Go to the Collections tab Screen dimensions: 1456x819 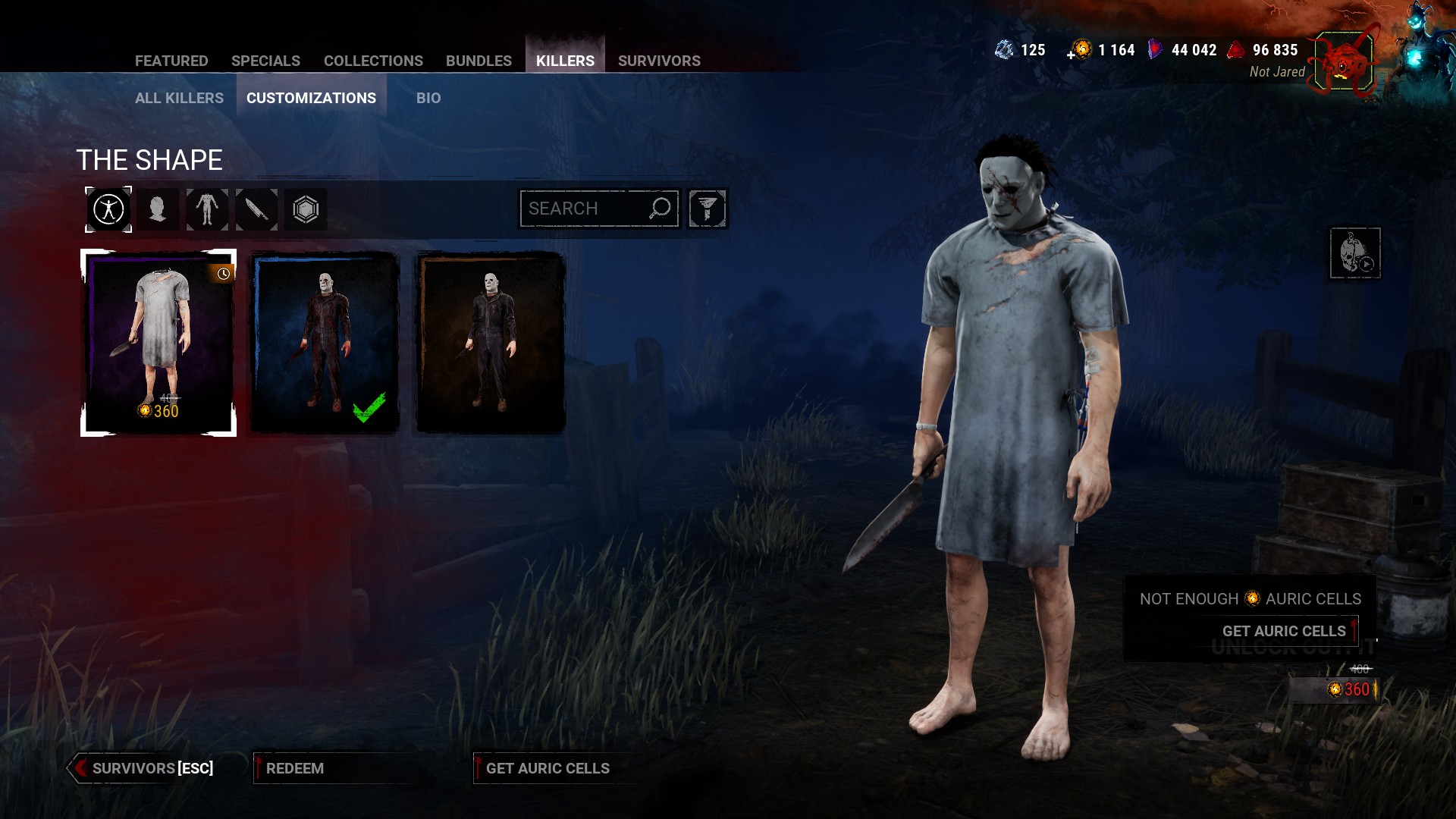click(x=373, y=61)
